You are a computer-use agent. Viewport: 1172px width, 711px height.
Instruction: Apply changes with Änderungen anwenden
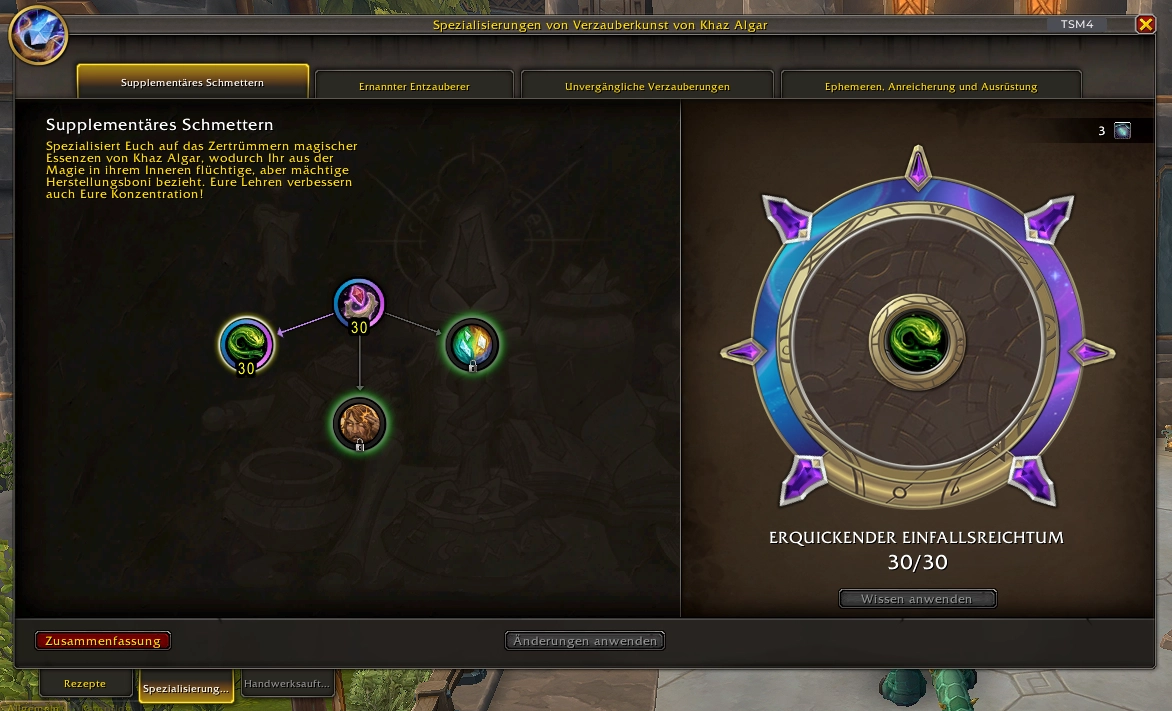[x=585, y=641]
